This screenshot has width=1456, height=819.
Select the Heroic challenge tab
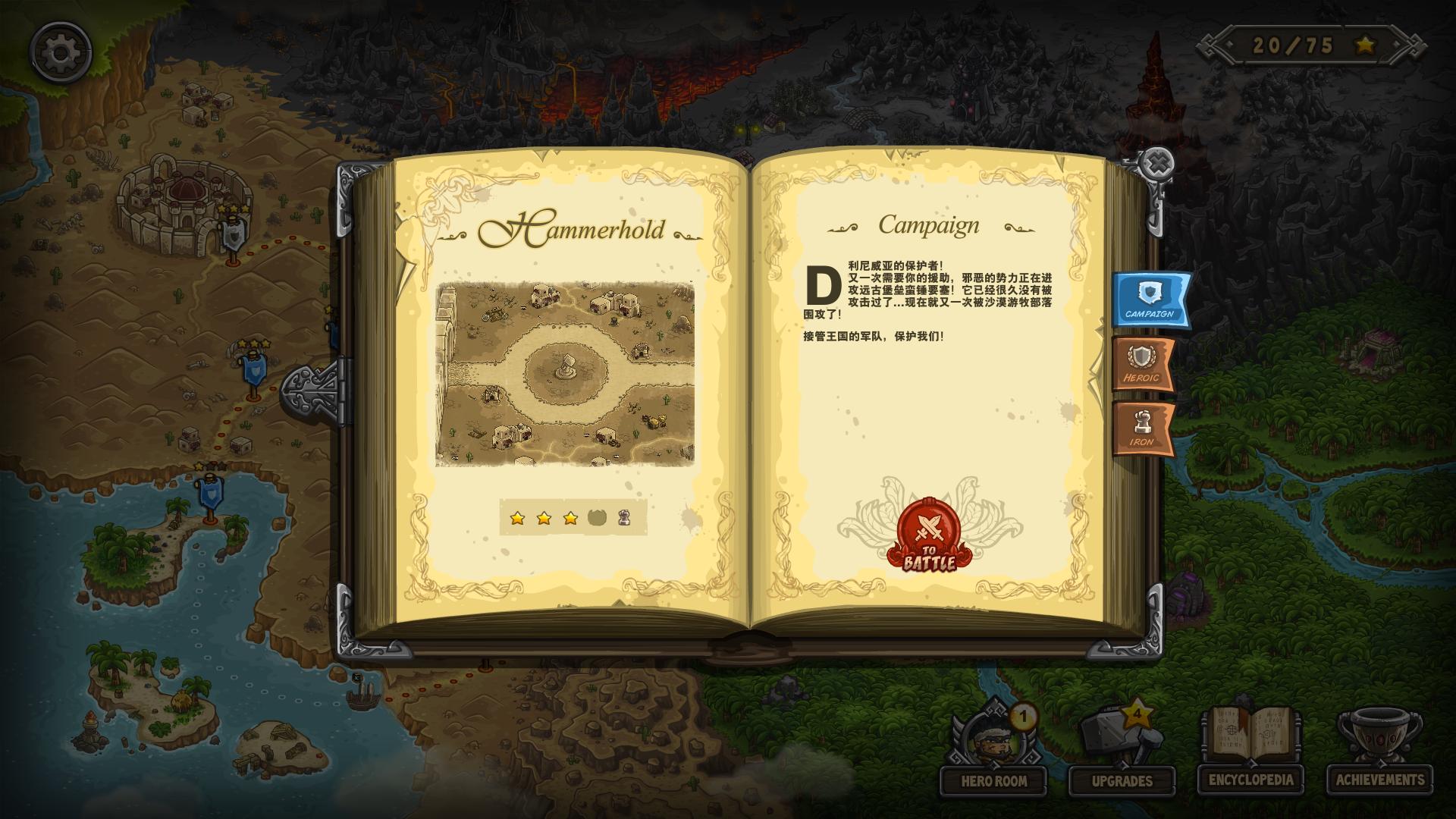point(1142,364)
